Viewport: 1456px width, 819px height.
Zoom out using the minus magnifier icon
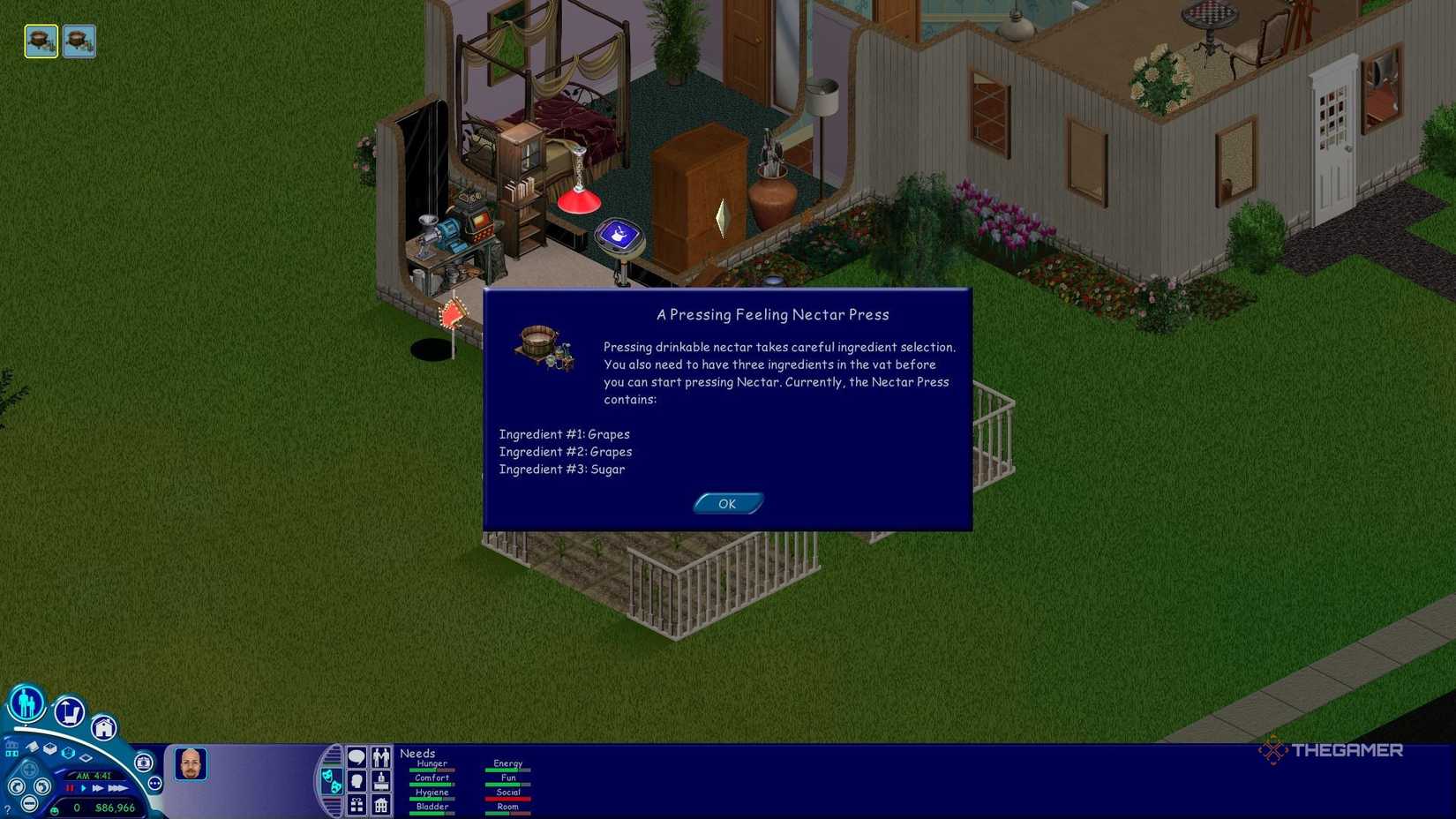[29, 802]
